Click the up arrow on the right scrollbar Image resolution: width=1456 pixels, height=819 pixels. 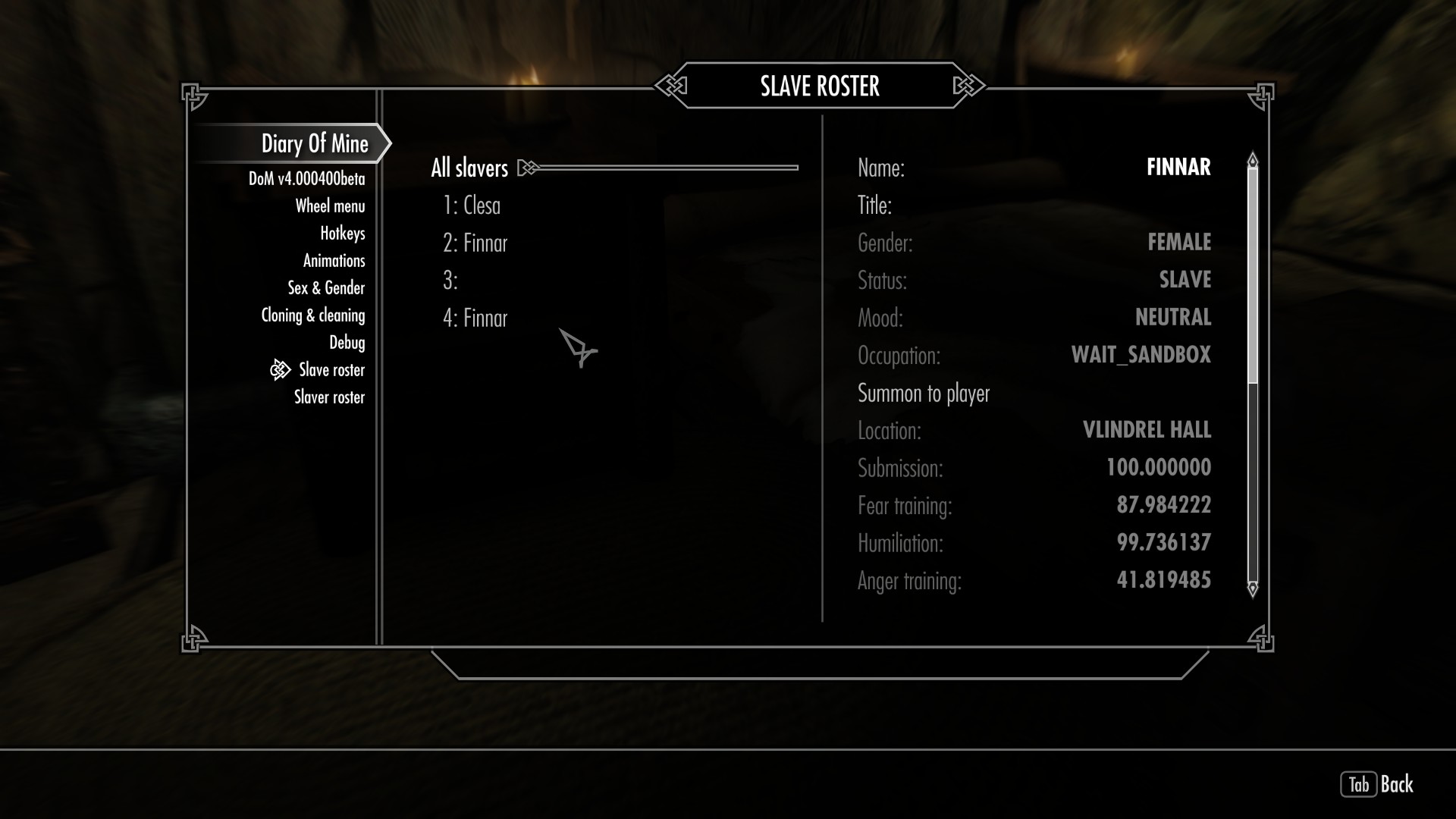[x=1251, y=160]
